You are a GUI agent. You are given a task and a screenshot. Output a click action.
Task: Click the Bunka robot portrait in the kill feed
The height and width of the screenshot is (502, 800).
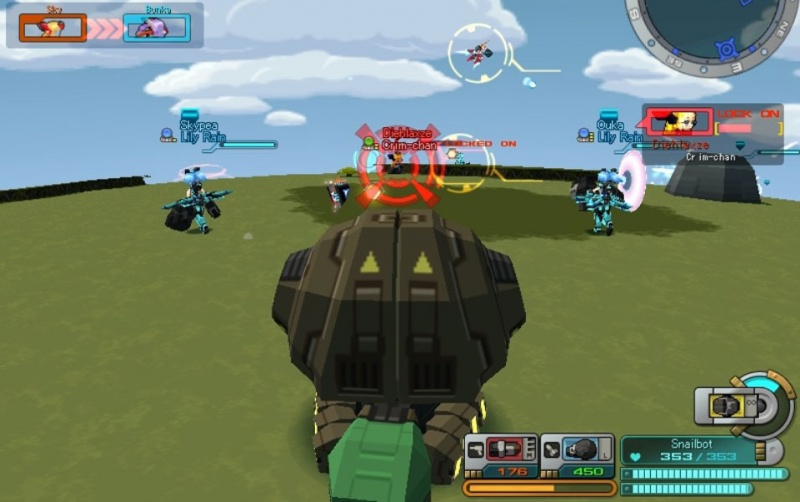pos(156,27)
